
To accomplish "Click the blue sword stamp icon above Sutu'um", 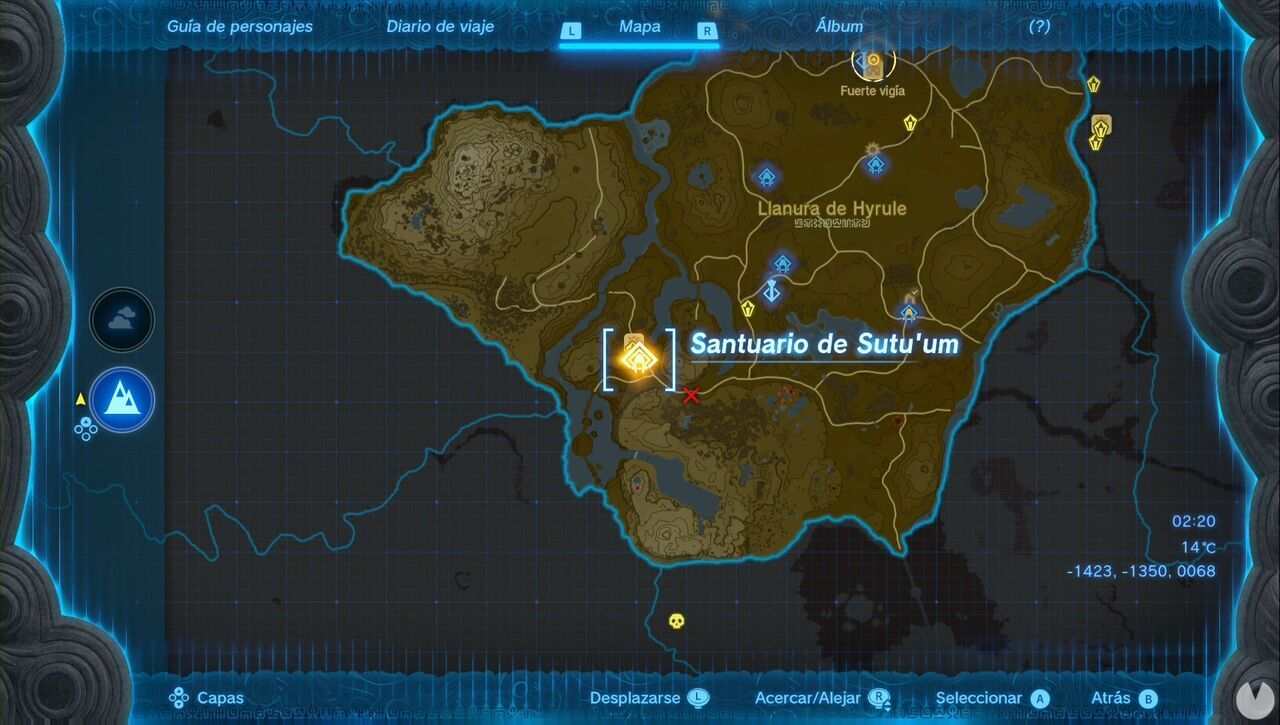I will point(771,292).
